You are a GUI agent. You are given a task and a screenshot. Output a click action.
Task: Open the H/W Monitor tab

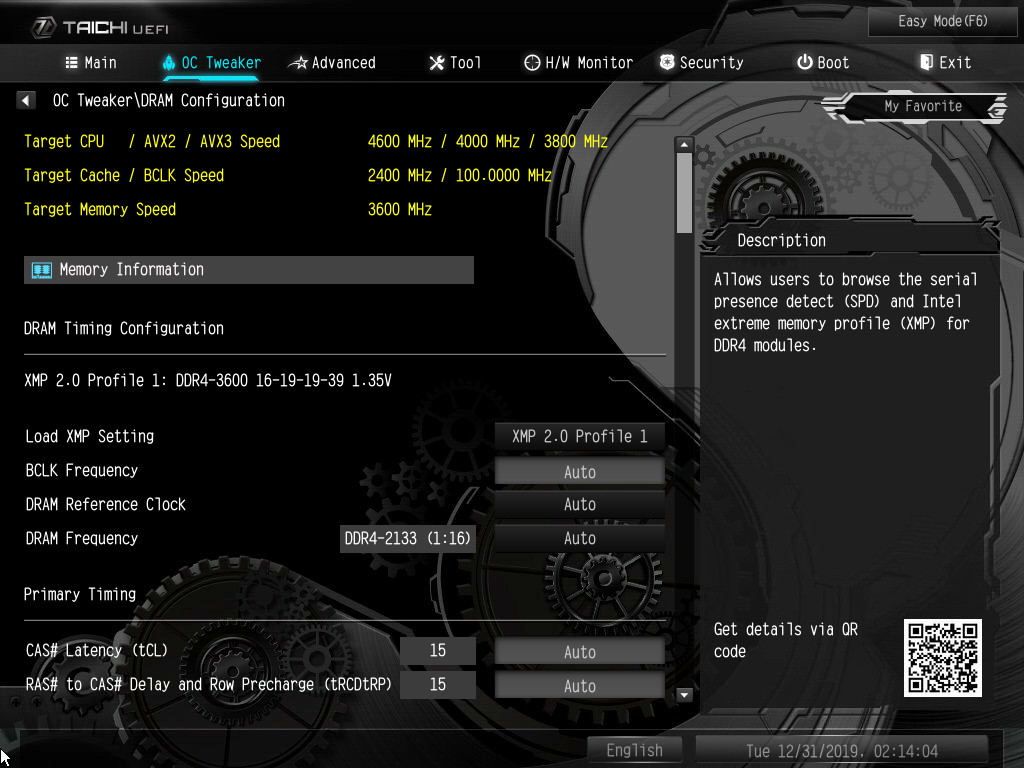pyautogui.click(x=578, y=63)
